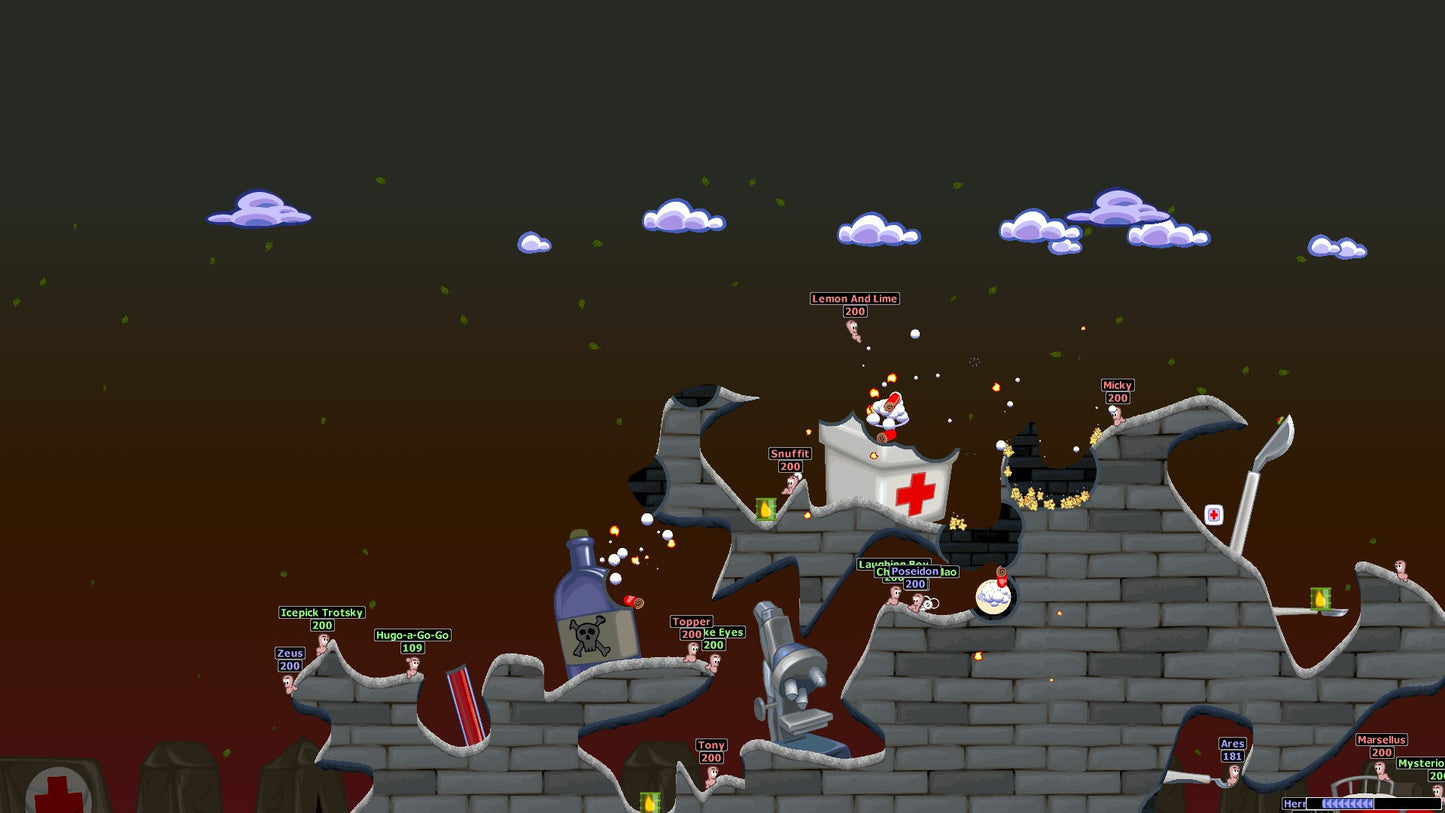Click Icepick Trotsky's name label
This screenshot has height=813, width=1445.
[322, 612]
